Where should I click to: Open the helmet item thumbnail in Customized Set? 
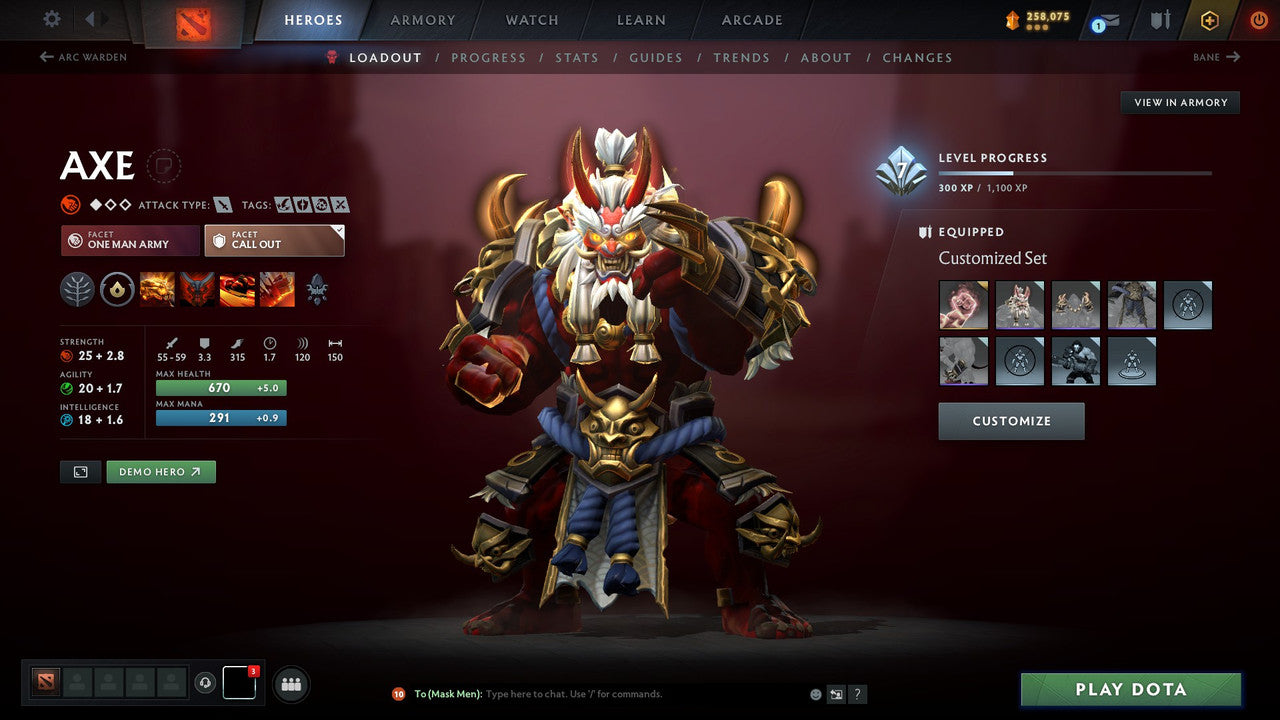1020,305
